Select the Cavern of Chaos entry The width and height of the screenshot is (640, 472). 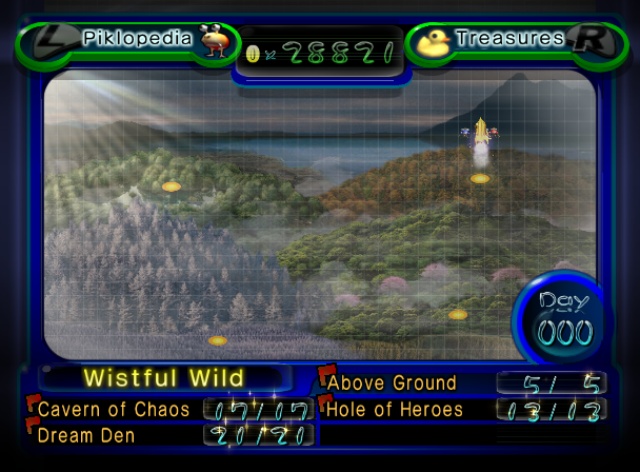(113, 409)
